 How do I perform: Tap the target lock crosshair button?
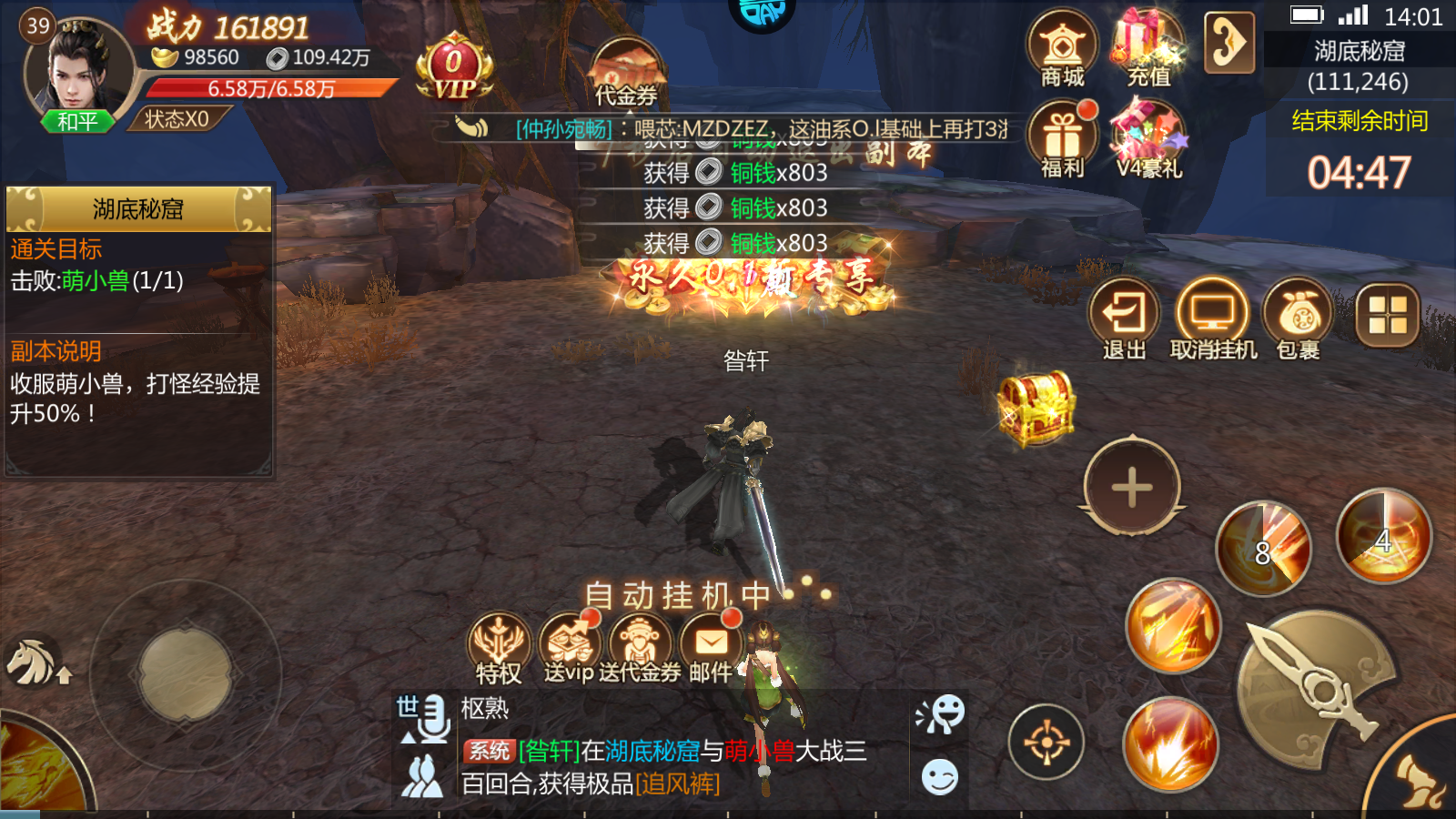(x=1046, y=743)
